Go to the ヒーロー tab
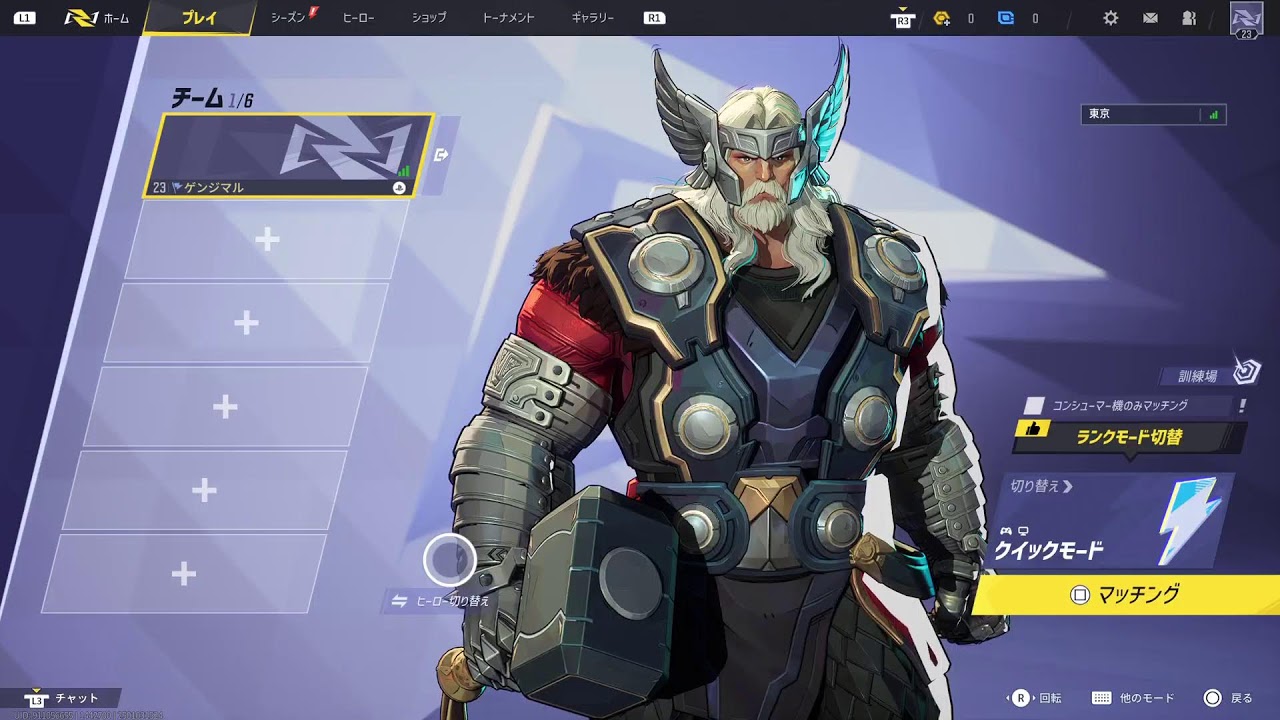Viewport: 1280px width, 720px height. coord(358,18)
